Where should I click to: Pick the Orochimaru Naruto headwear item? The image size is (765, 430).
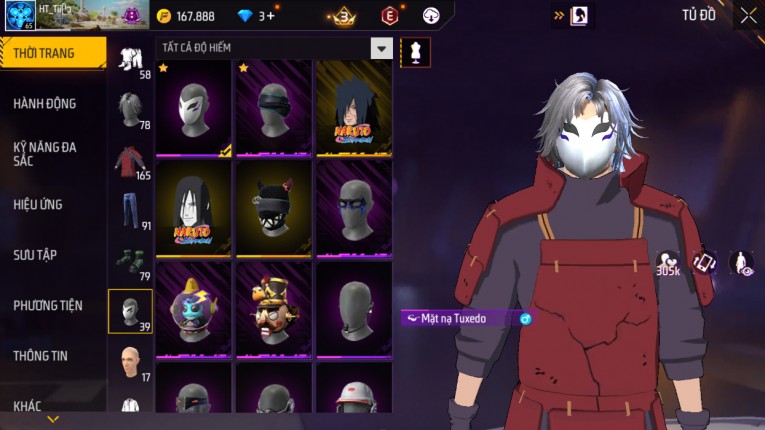tap(194, 208)
